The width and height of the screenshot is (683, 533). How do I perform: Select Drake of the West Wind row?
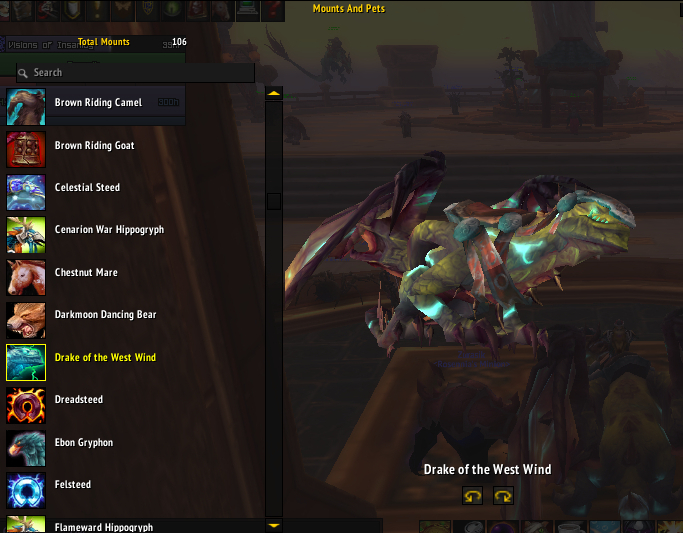(105, 358)
